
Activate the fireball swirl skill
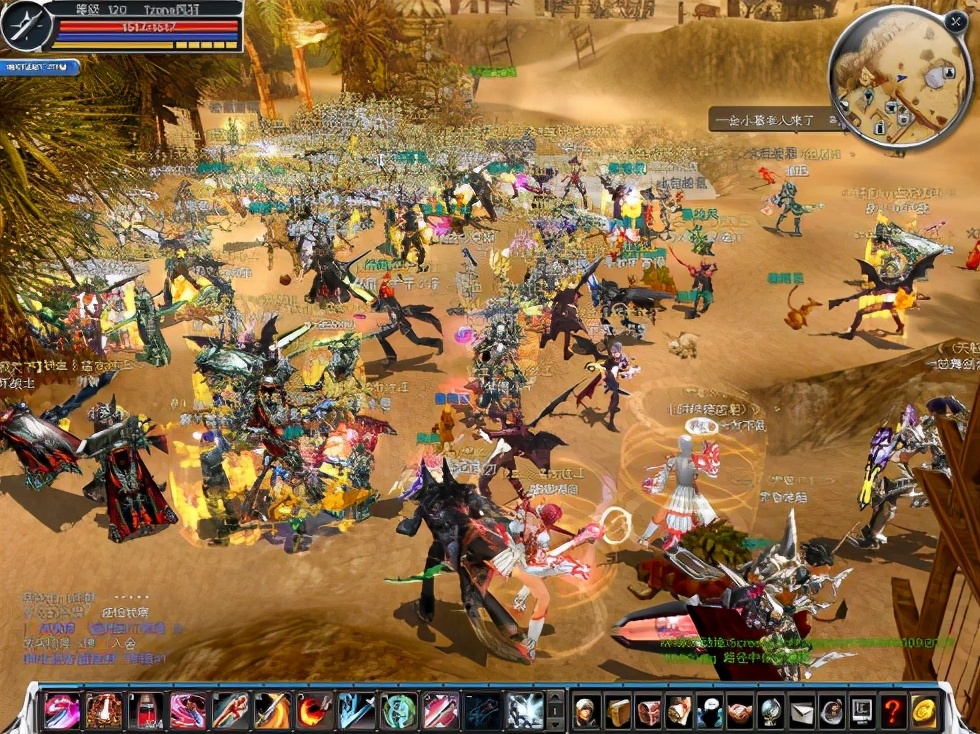[x=315, y=710]
